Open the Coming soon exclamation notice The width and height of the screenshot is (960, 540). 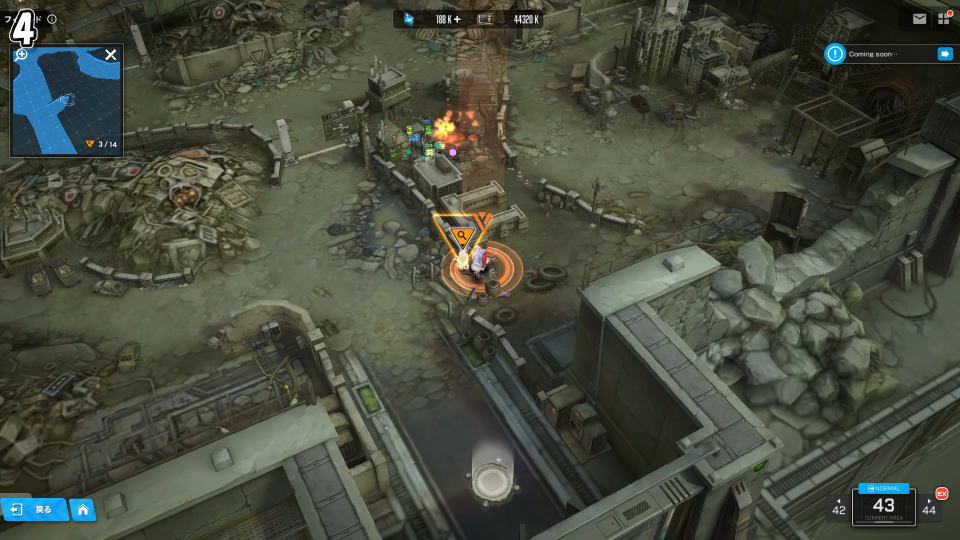coord(835,54)
